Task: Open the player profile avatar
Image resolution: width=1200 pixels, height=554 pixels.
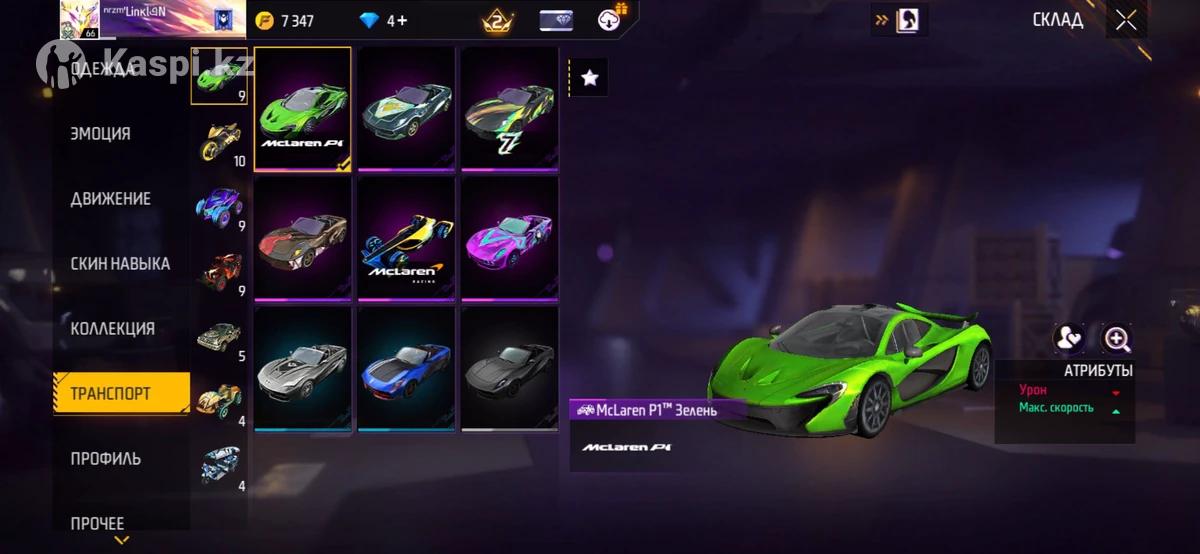Action: [x=78, y=19]
